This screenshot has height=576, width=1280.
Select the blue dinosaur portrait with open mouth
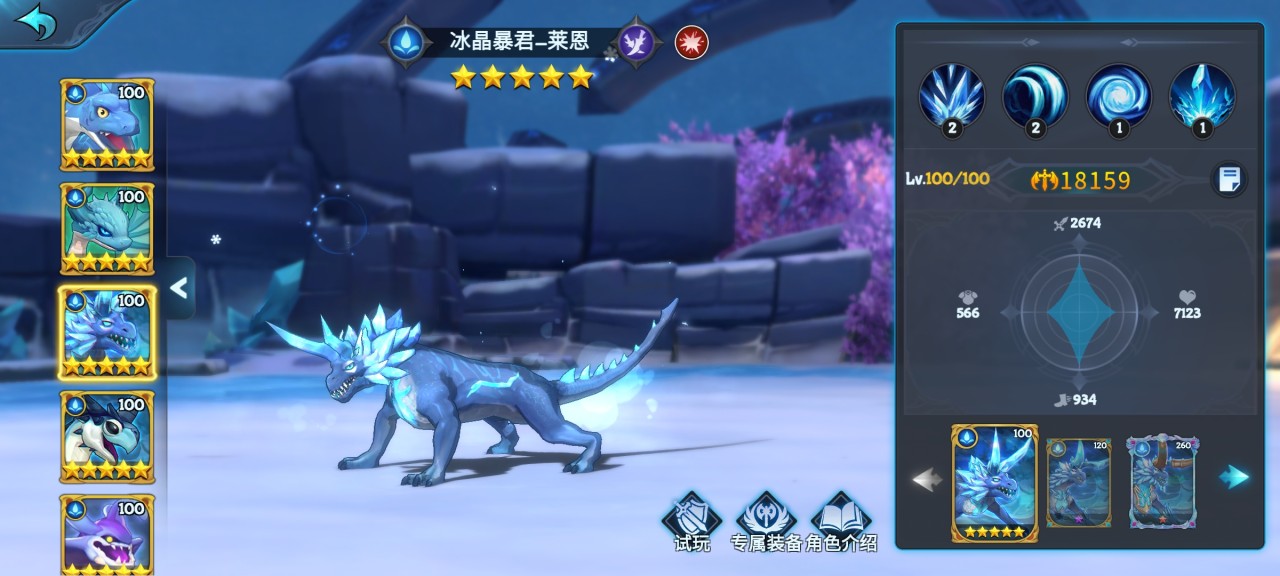click(107, 124)
